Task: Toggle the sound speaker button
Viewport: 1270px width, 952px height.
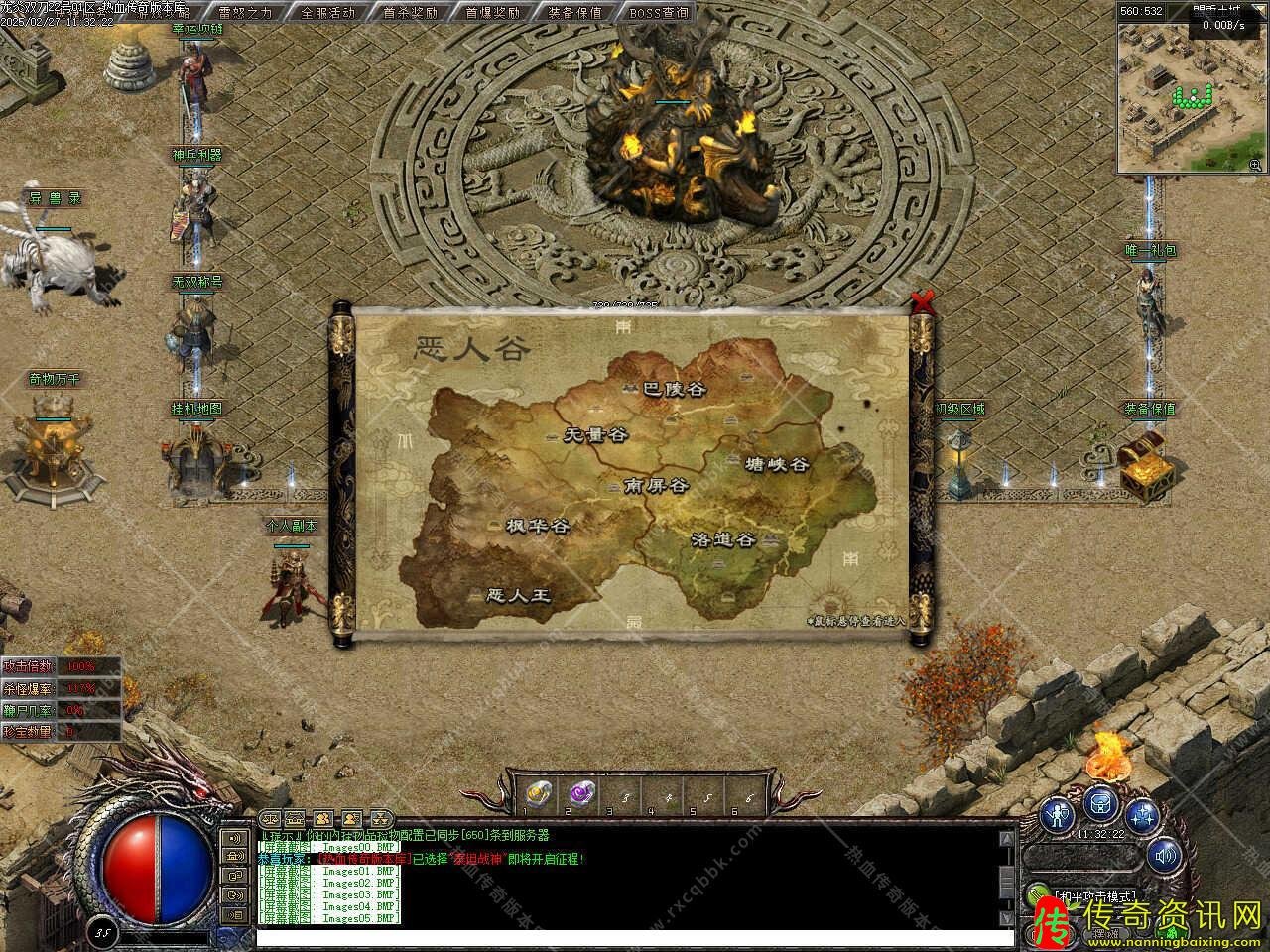Action: [x=1164, y=853]
